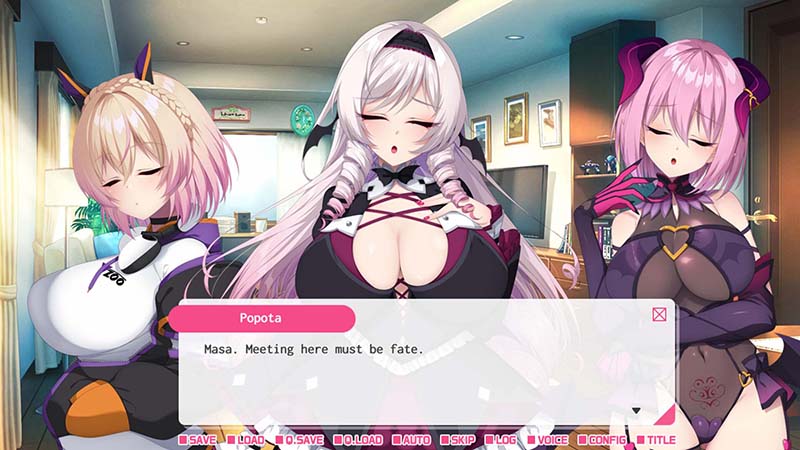Advance dialogue with the down arrow indicator

tap(635, 410)
